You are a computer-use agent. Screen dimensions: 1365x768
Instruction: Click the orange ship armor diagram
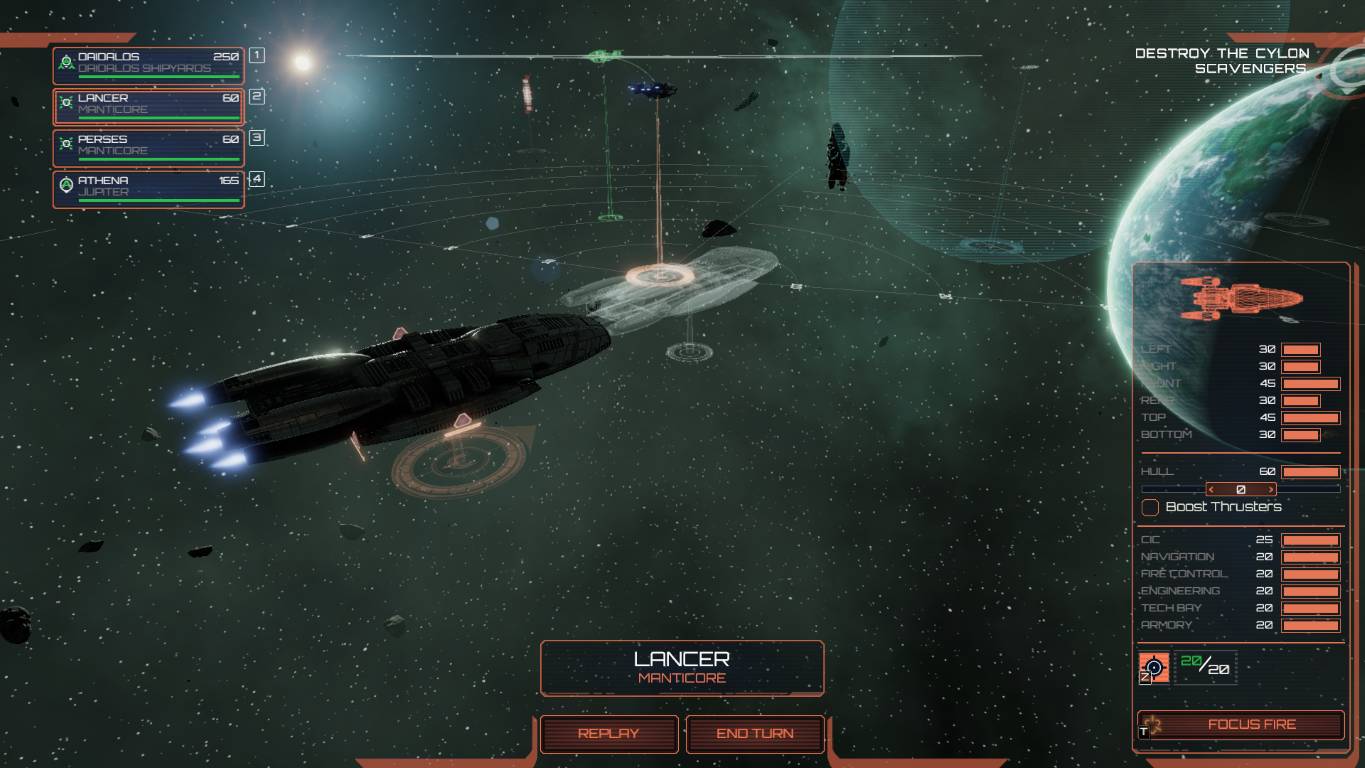1240,298
